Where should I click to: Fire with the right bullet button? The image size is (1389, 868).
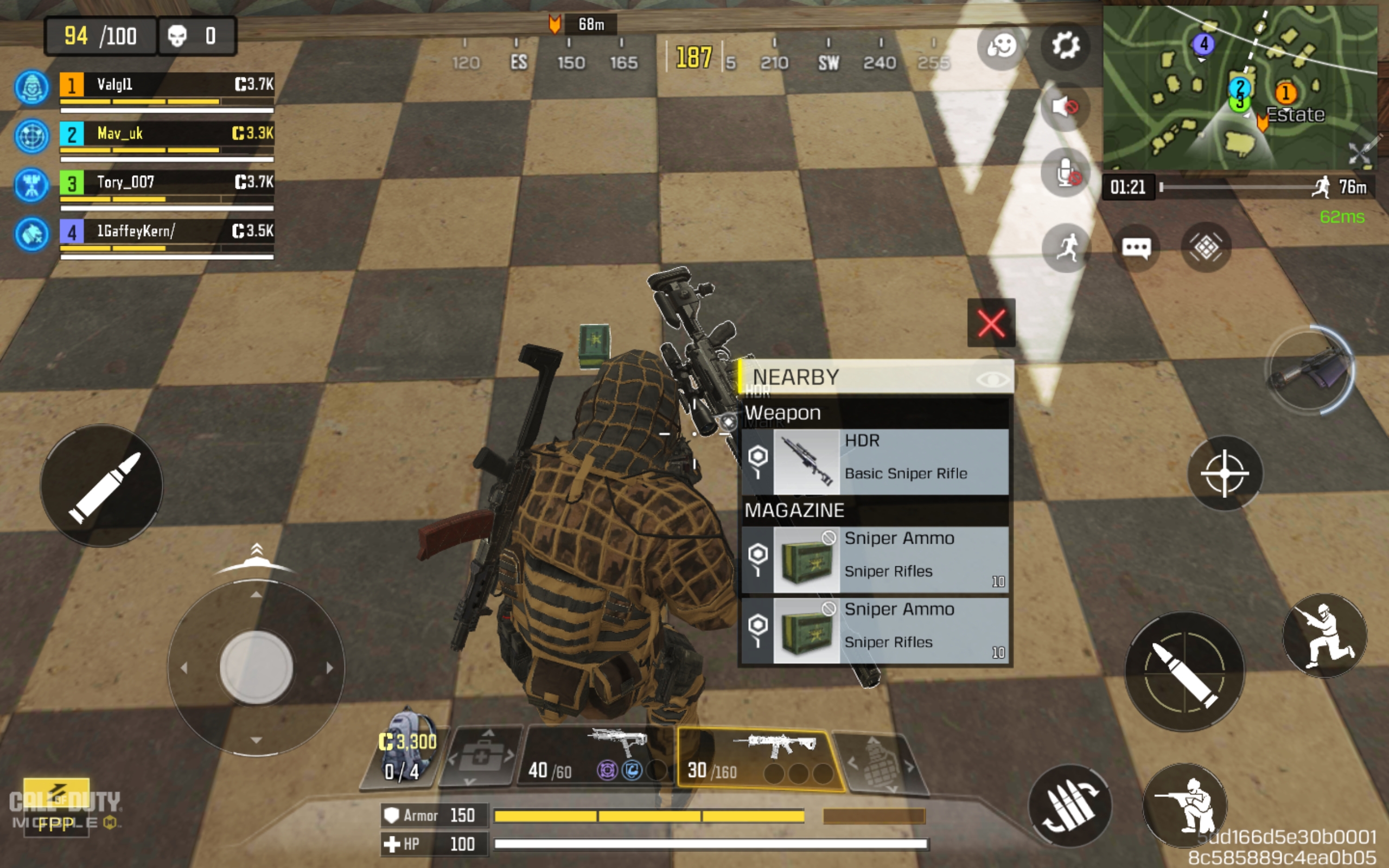[x=1184, y=671]
